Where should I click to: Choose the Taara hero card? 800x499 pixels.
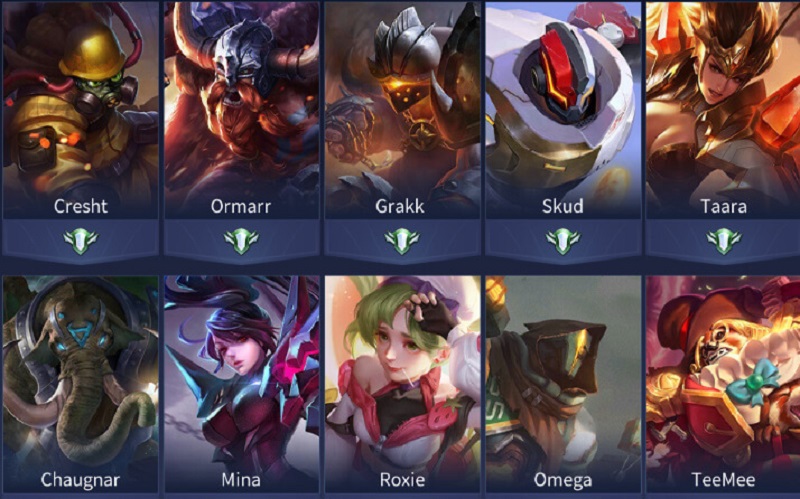[x=723, y=110]
